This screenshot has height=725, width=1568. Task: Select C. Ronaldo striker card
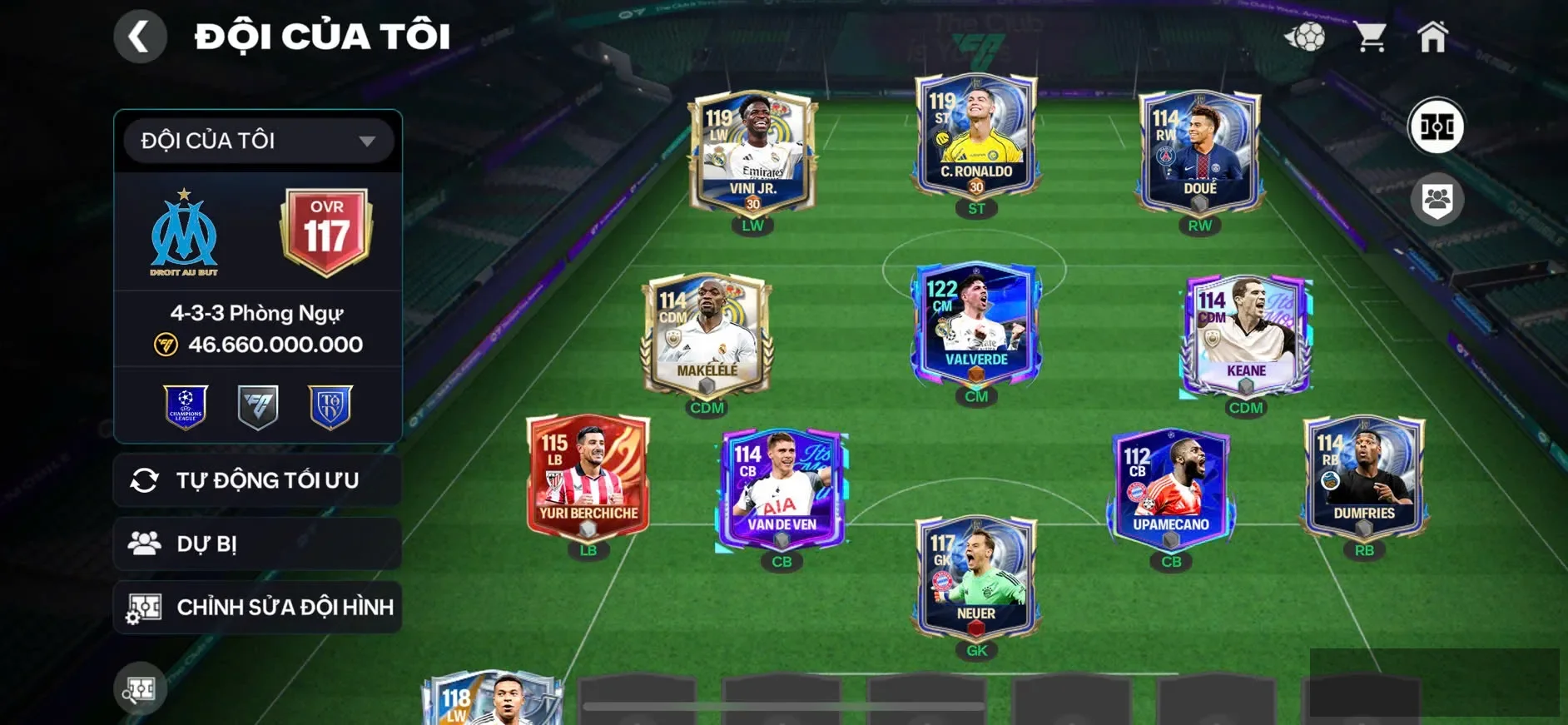click(976, 136)
